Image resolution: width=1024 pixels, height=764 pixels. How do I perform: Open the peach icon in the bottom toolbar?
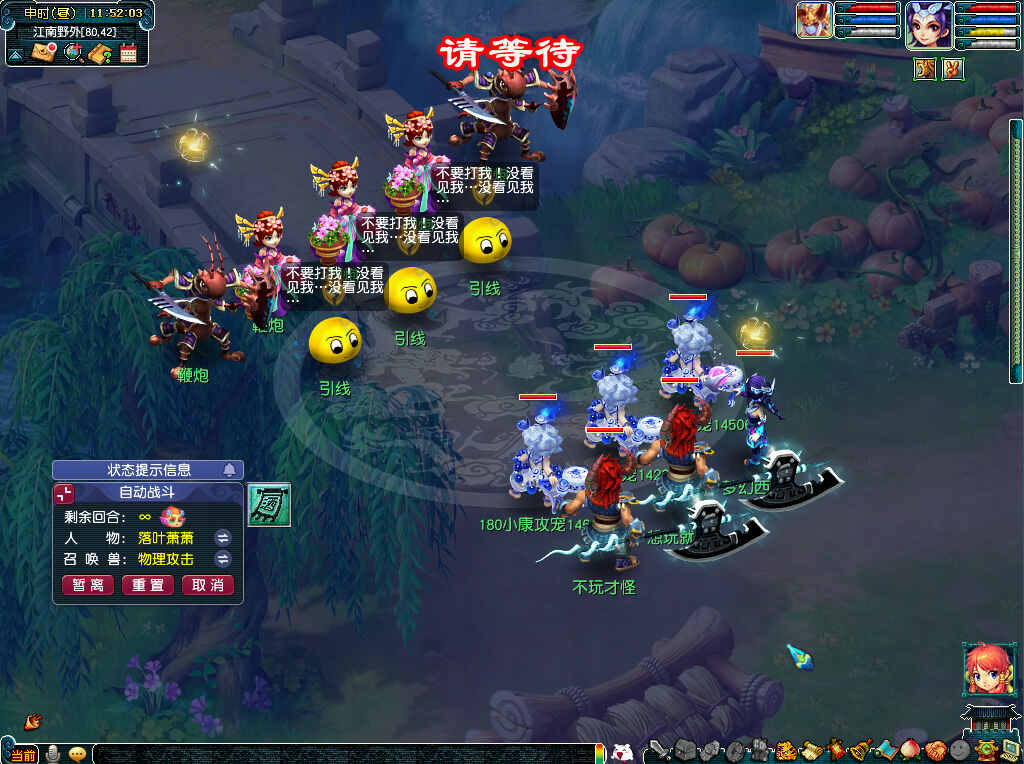[x=911, y=749]
